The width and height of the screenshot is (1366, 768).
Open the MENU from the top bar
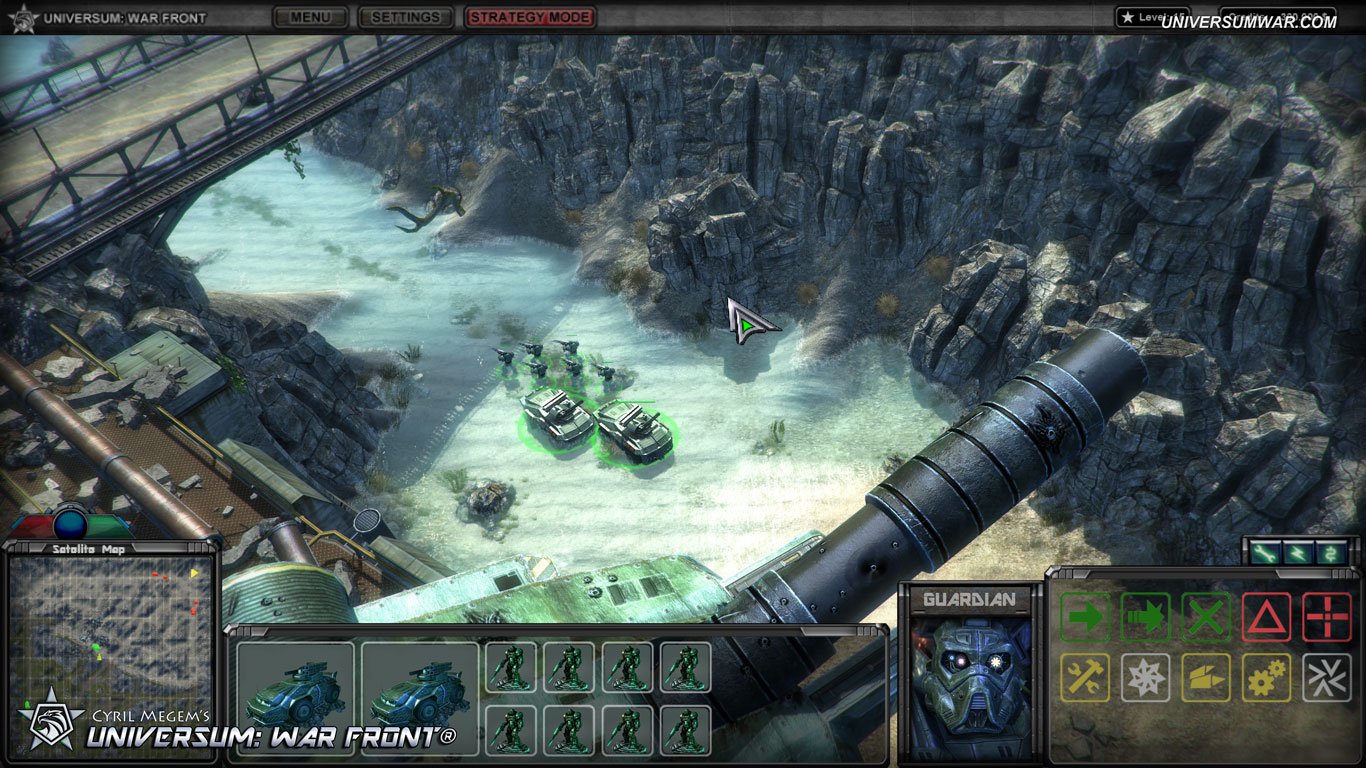310,17
